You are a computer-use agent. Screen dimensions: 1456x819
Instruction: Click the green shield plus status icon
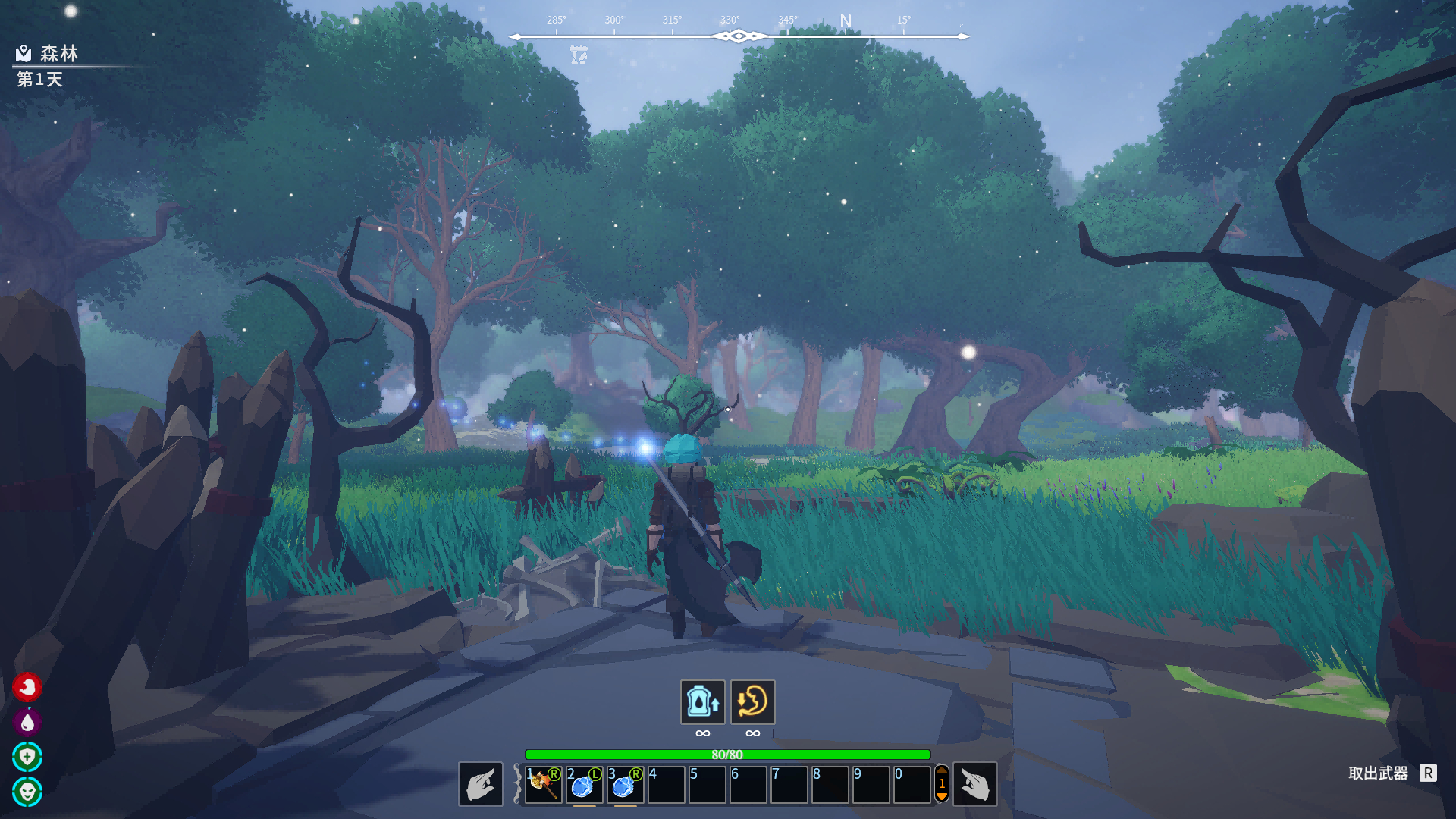click(x=27, y=757)
